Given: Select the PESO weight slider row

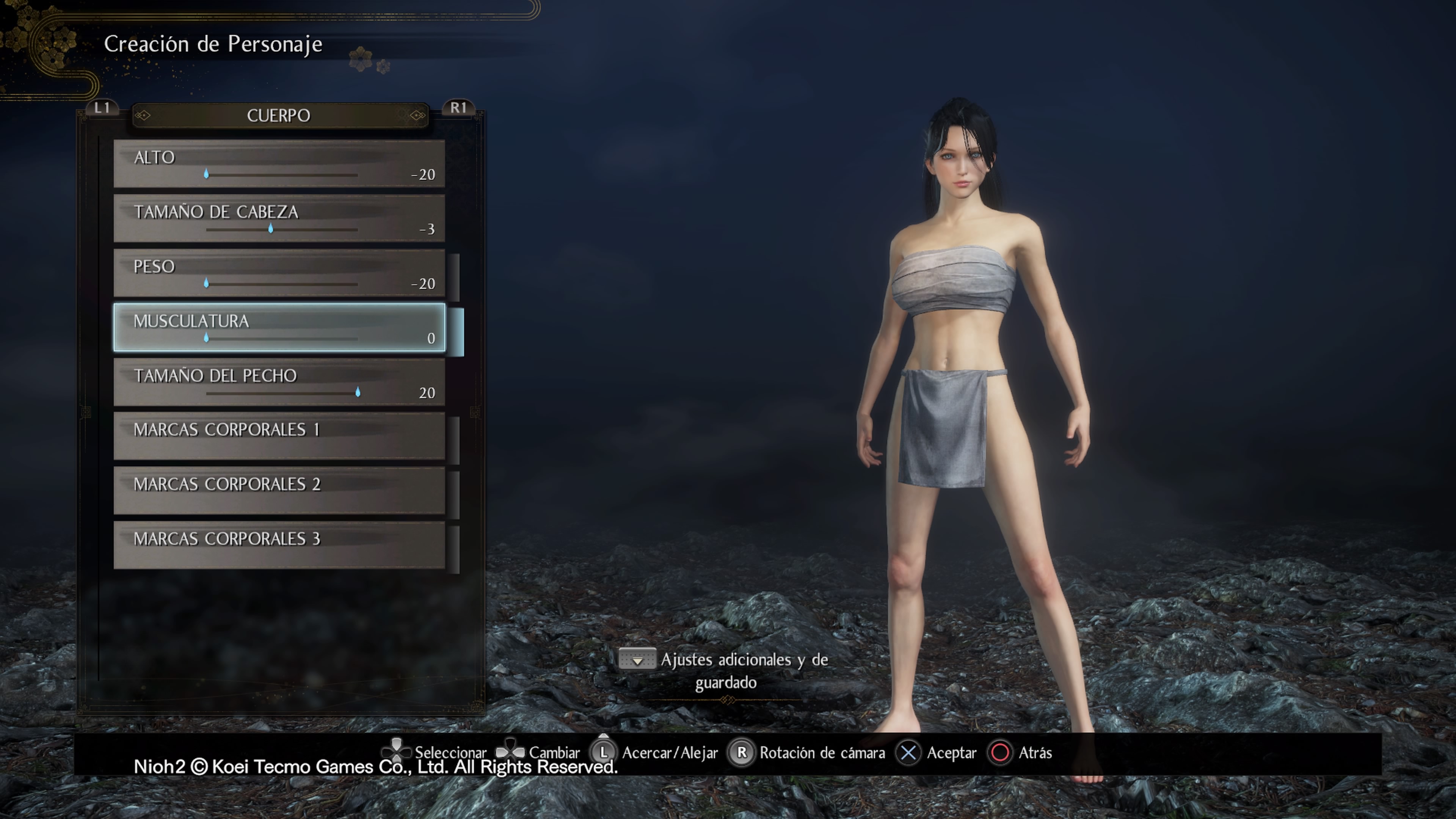Looking at the screenshot, I should click(x=279, y=273).
